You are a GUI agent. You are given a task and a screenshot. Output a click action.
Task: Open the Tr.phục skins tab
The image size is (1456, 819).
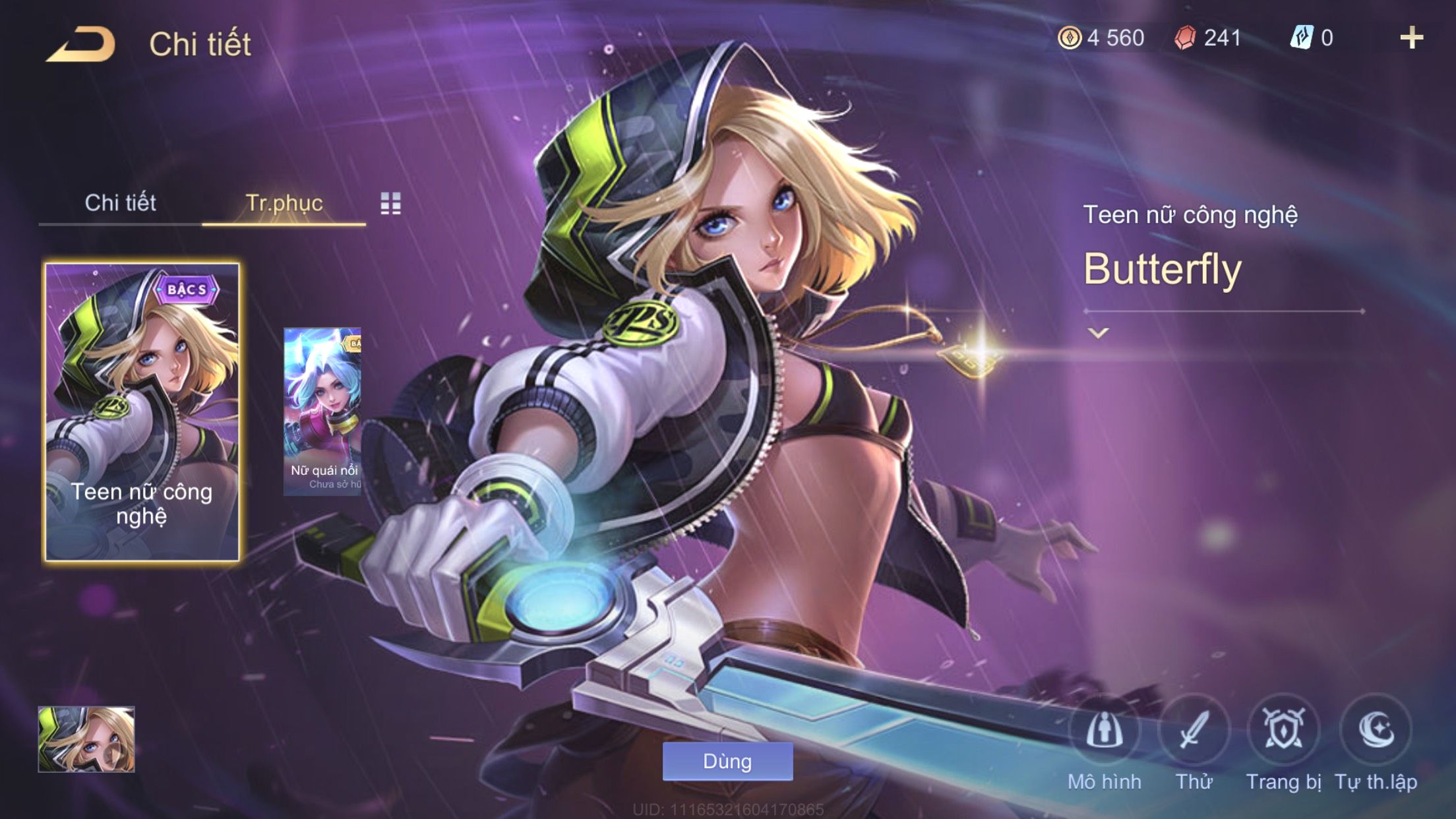[x=284, y=203]
